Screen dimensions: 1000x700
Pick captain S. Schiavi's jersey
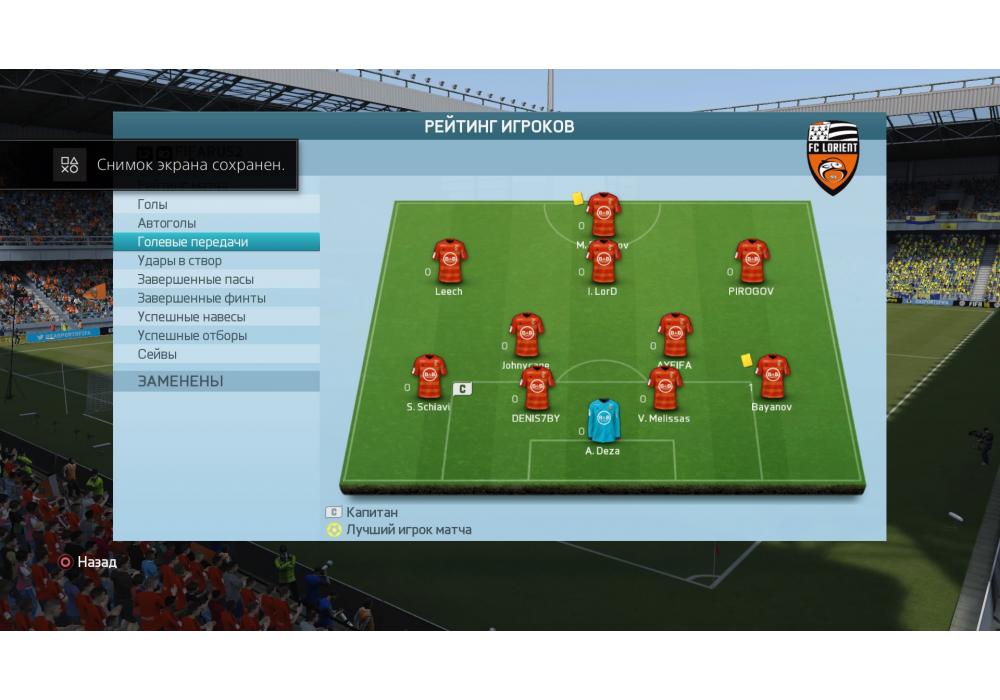(x=429, y=377)
